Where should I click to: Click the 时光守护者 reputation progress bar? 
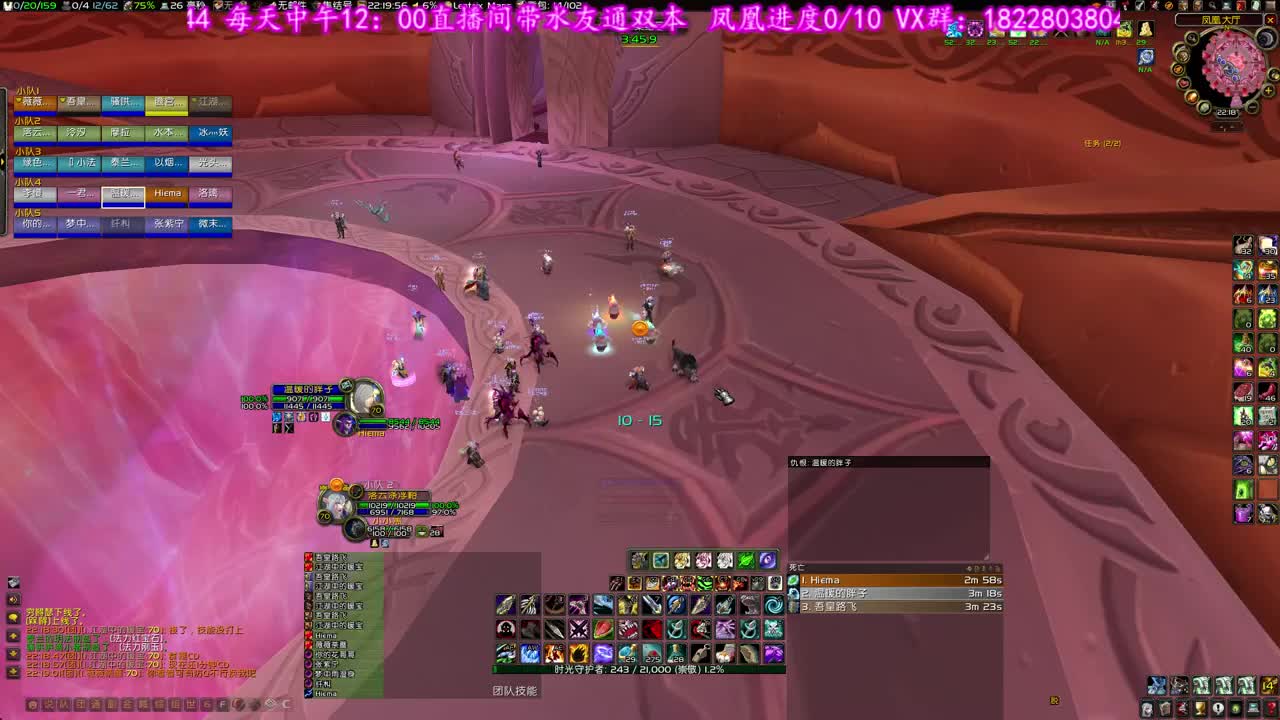(640, 668)
